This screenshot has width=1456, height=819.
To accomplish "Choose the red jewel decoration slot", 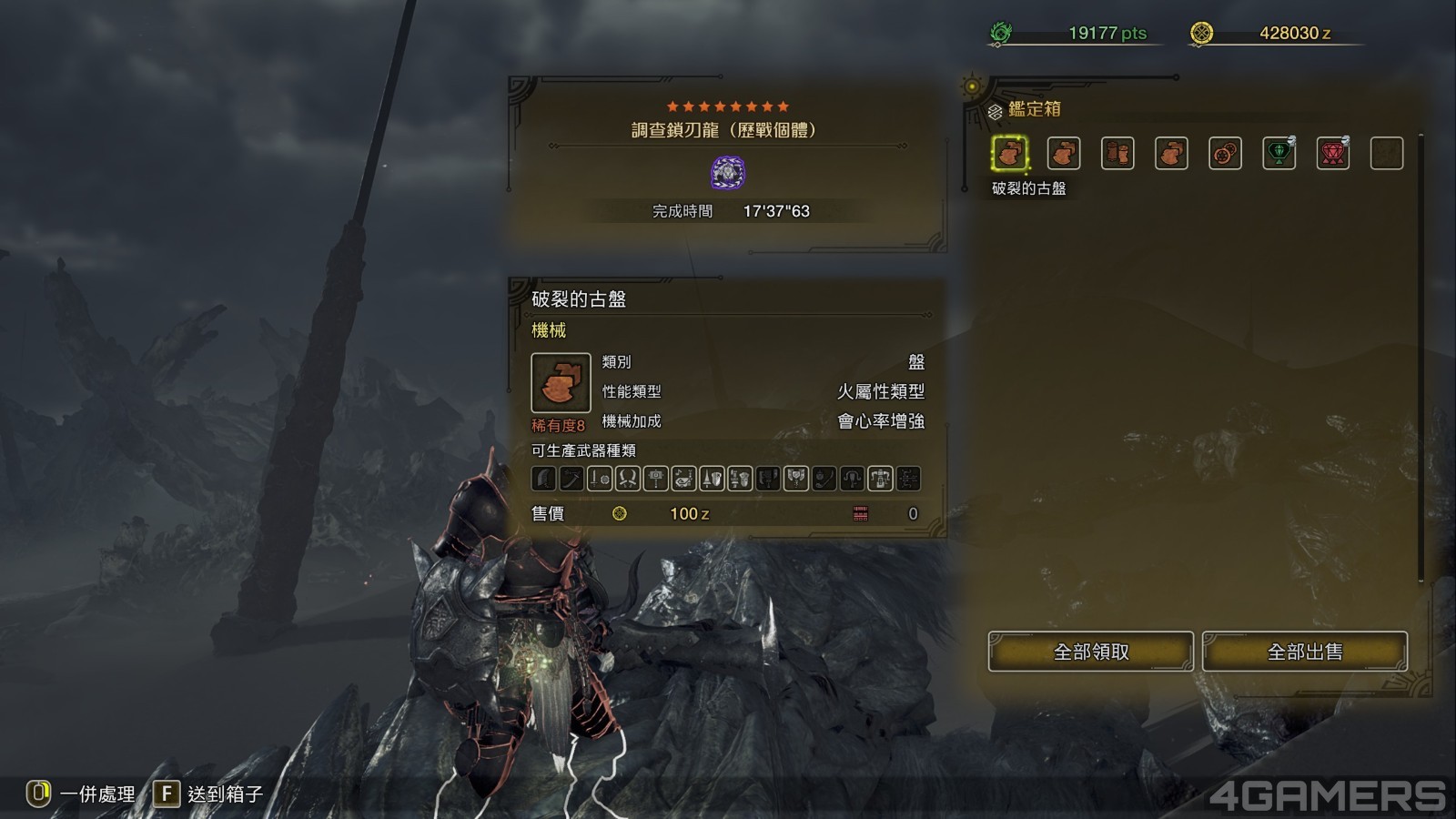I will click(x=1333, y=153).
